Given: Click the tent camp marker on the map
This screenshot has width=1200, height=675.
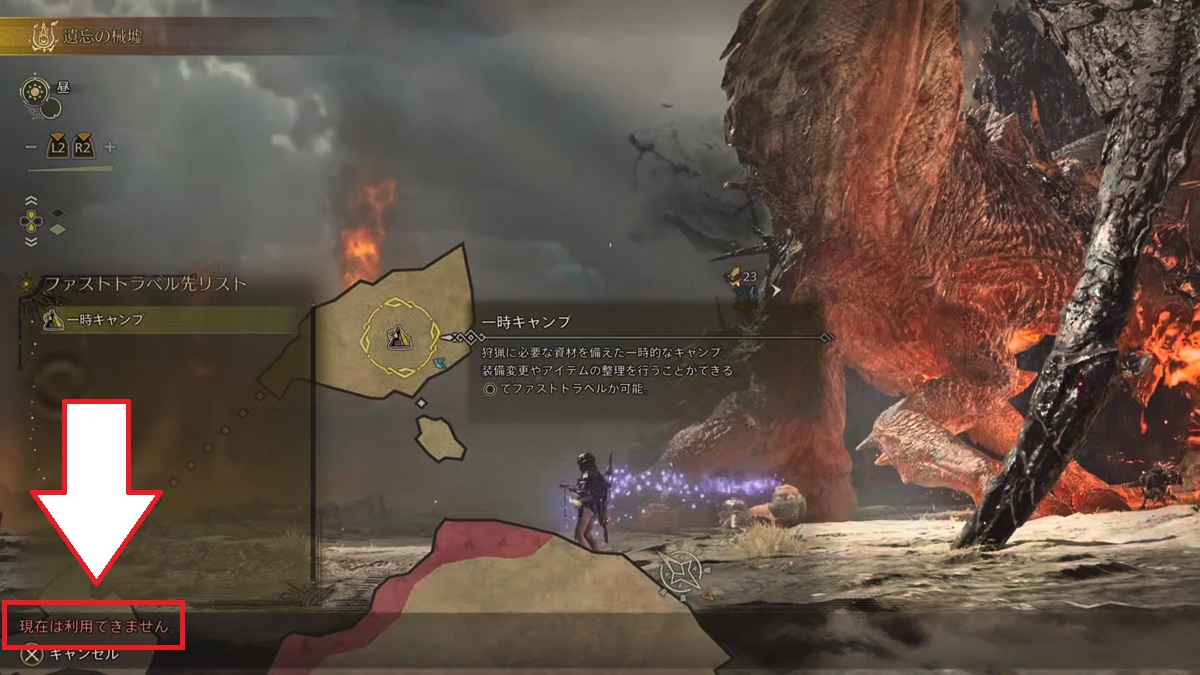Looking at the screenshot, I should (397, 336).
